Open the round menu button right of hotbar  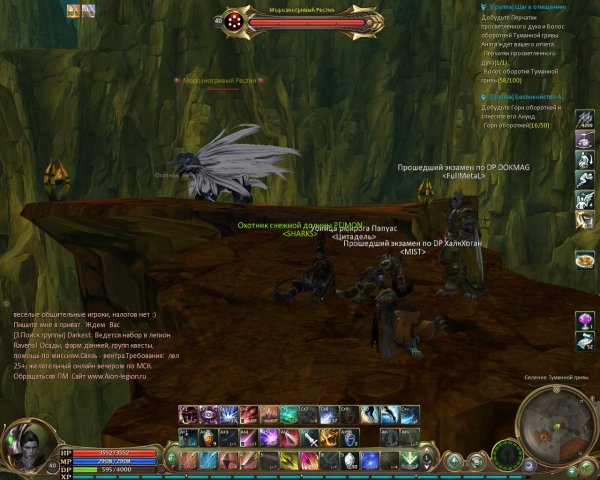453,460
